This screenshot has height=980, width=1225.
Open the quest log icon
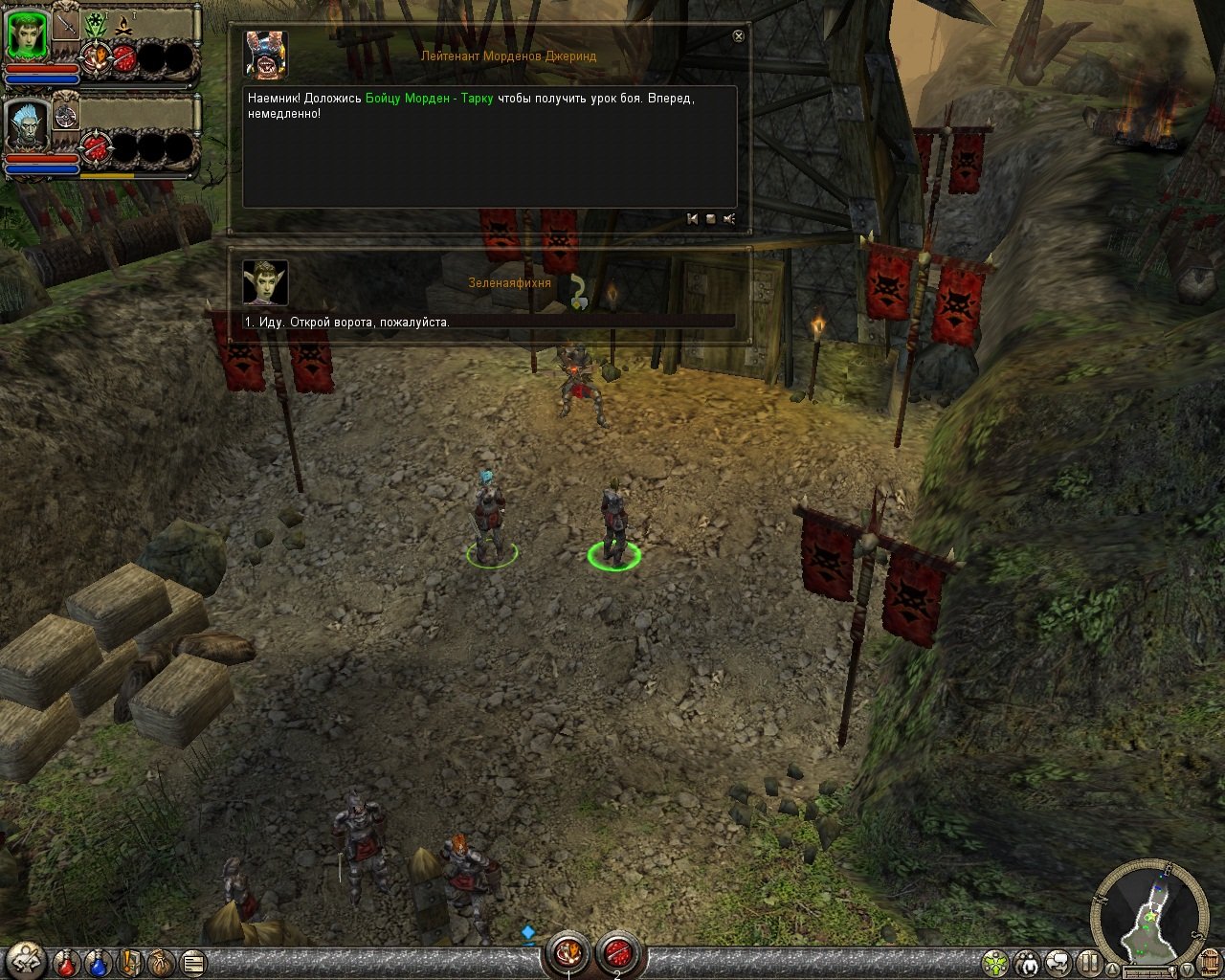point(131,964)
